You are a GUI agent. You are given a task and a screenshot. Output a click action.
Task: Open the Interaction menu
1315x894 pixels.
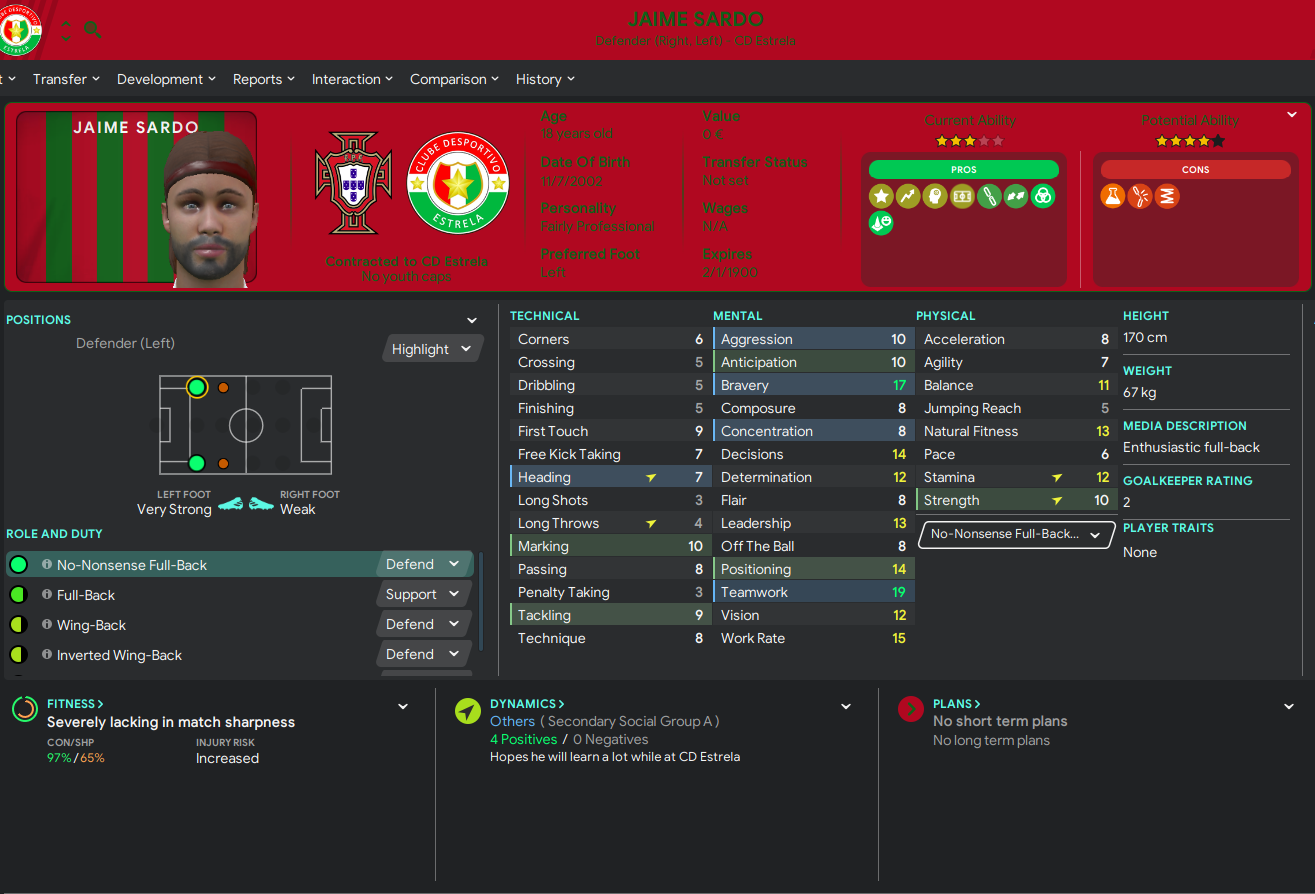tap(351, 79)
